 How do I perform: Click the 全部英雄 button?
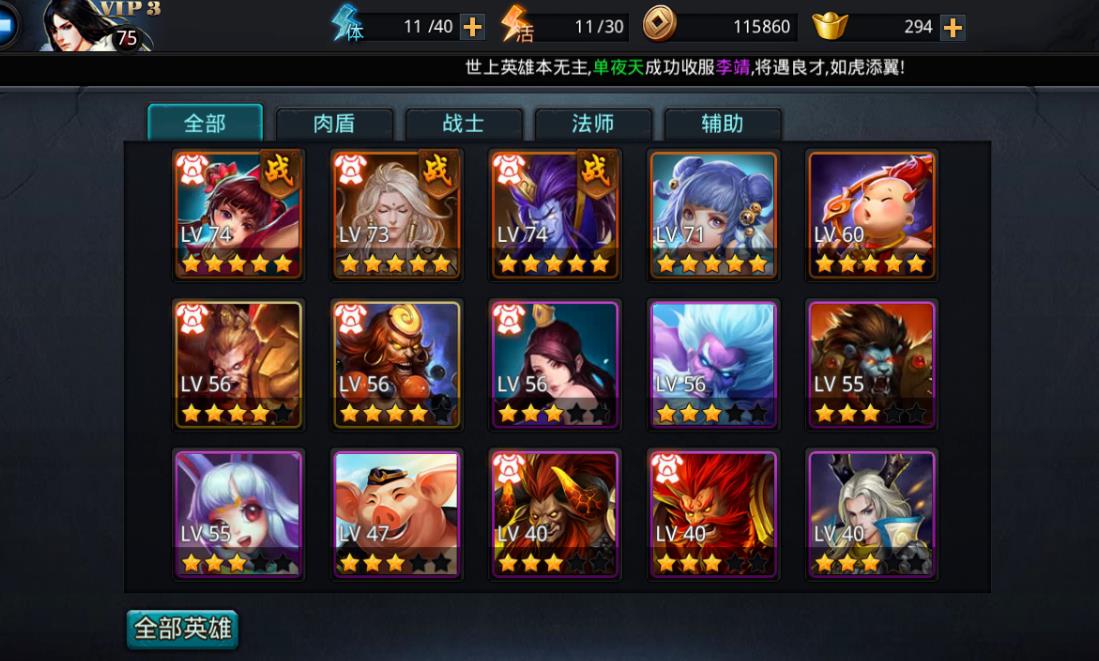point(183,629)
